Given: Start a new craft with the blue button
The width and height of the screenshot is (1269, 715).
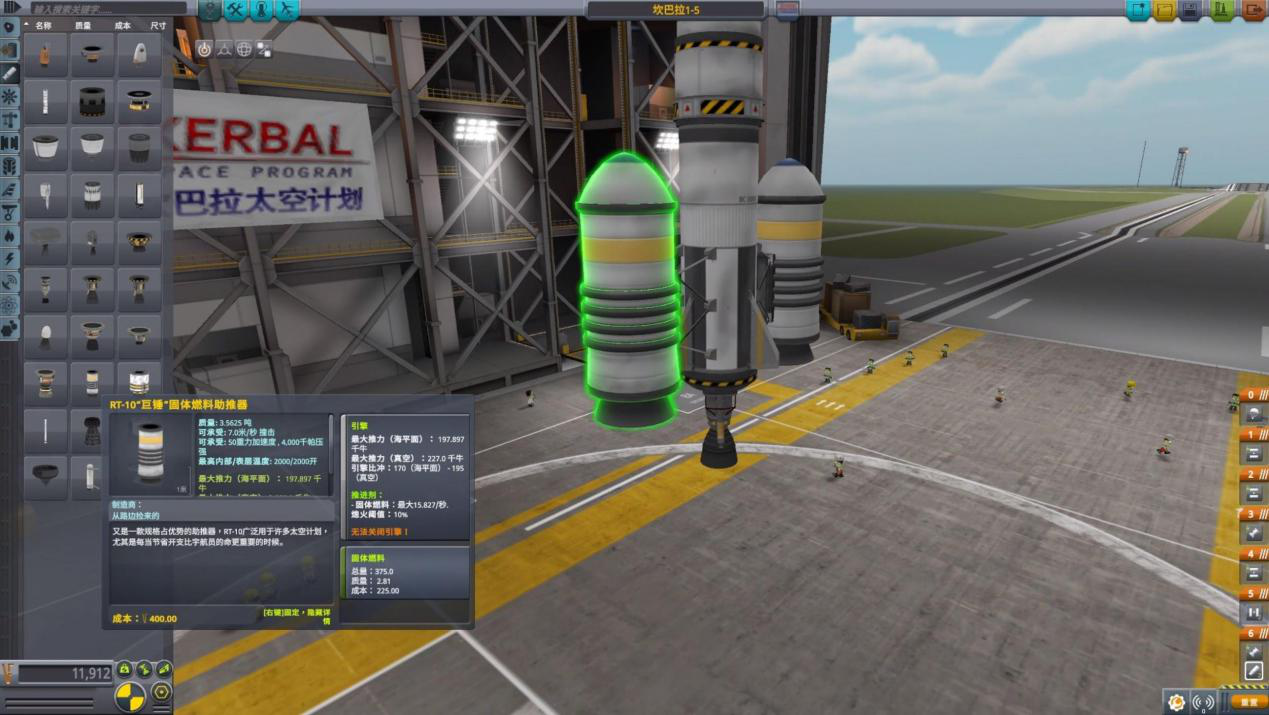Looking at the screenshot, I should [x=1137, y=10].
